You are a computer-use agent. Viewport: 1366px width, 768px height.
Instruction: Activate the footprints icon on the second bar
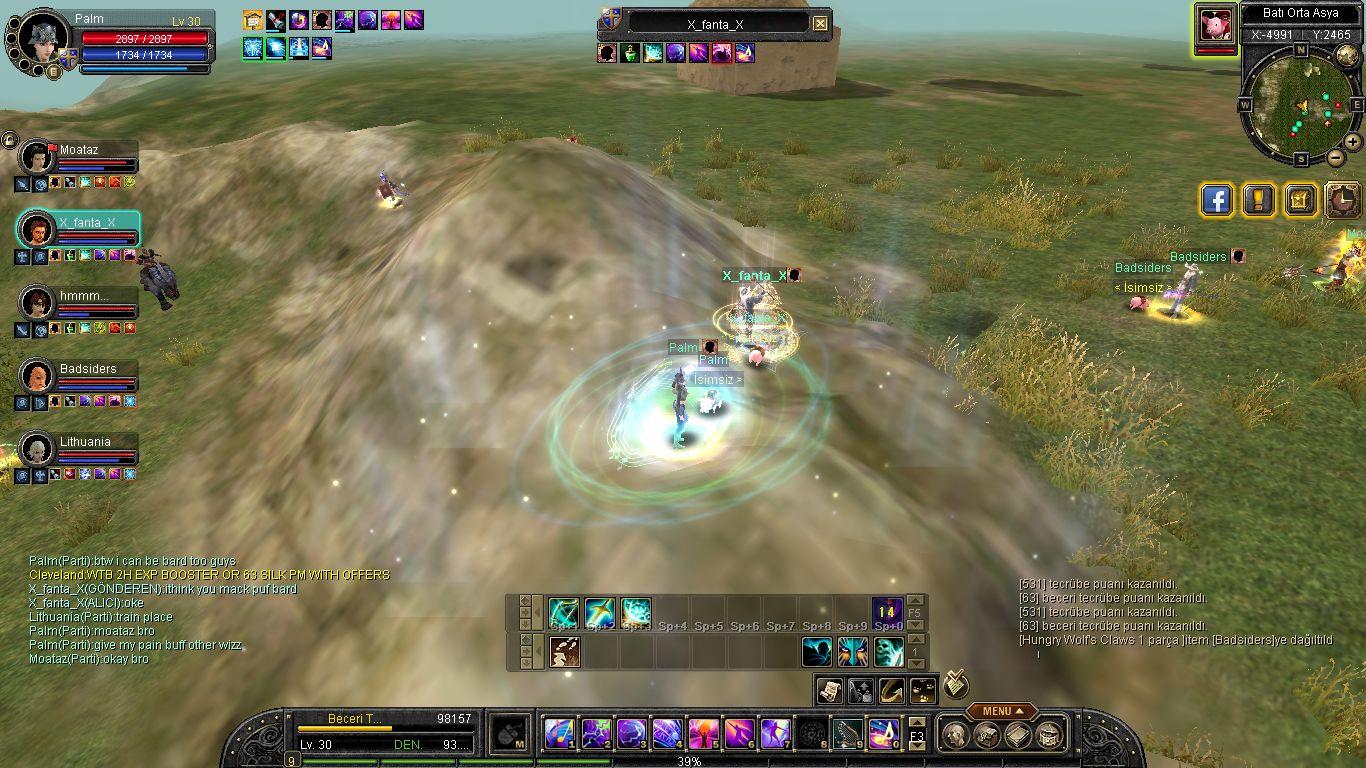coord(565,652)
